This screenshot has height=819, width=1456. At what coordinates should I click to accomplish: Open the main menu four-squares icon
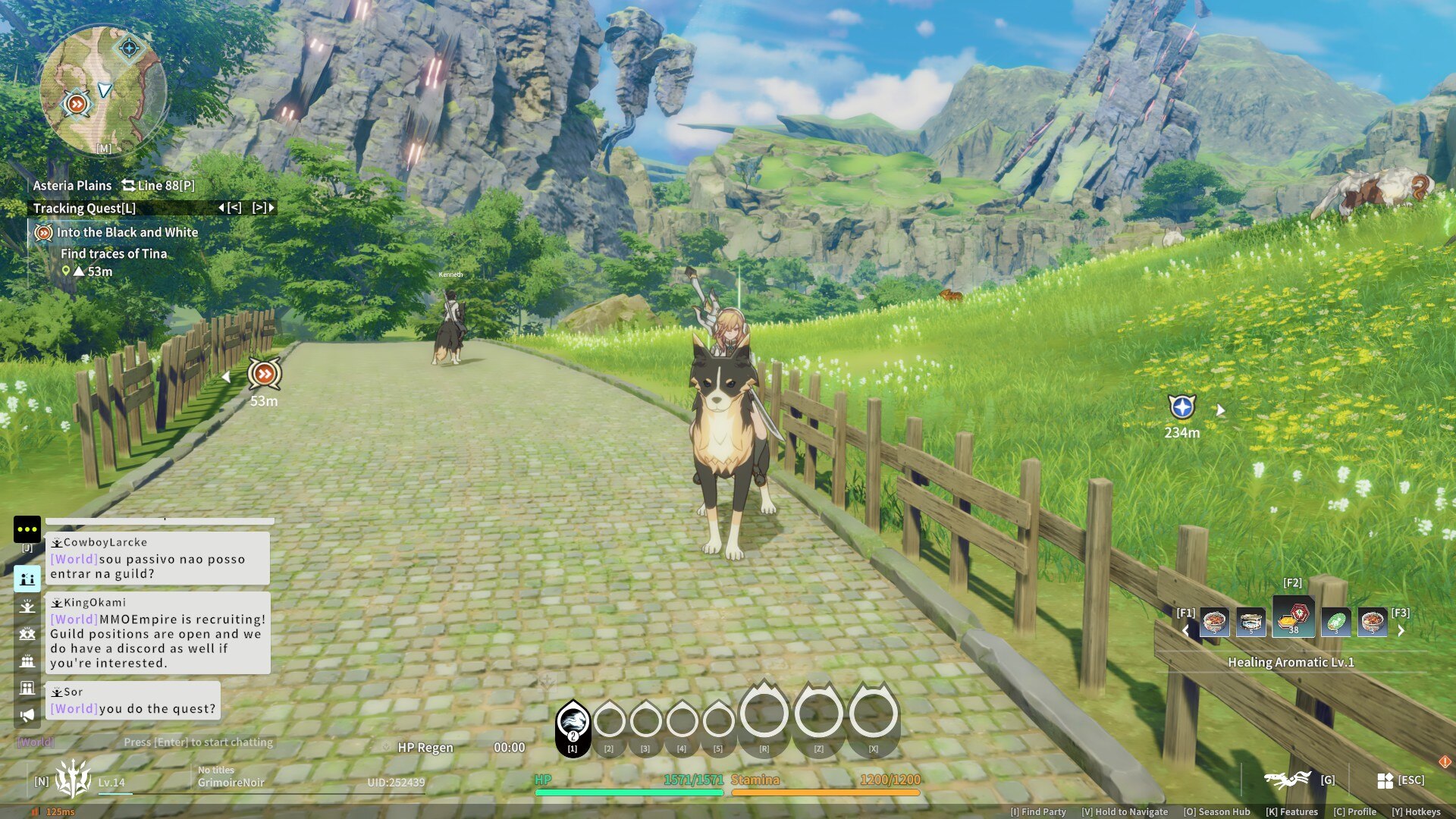coord(1385,780)
